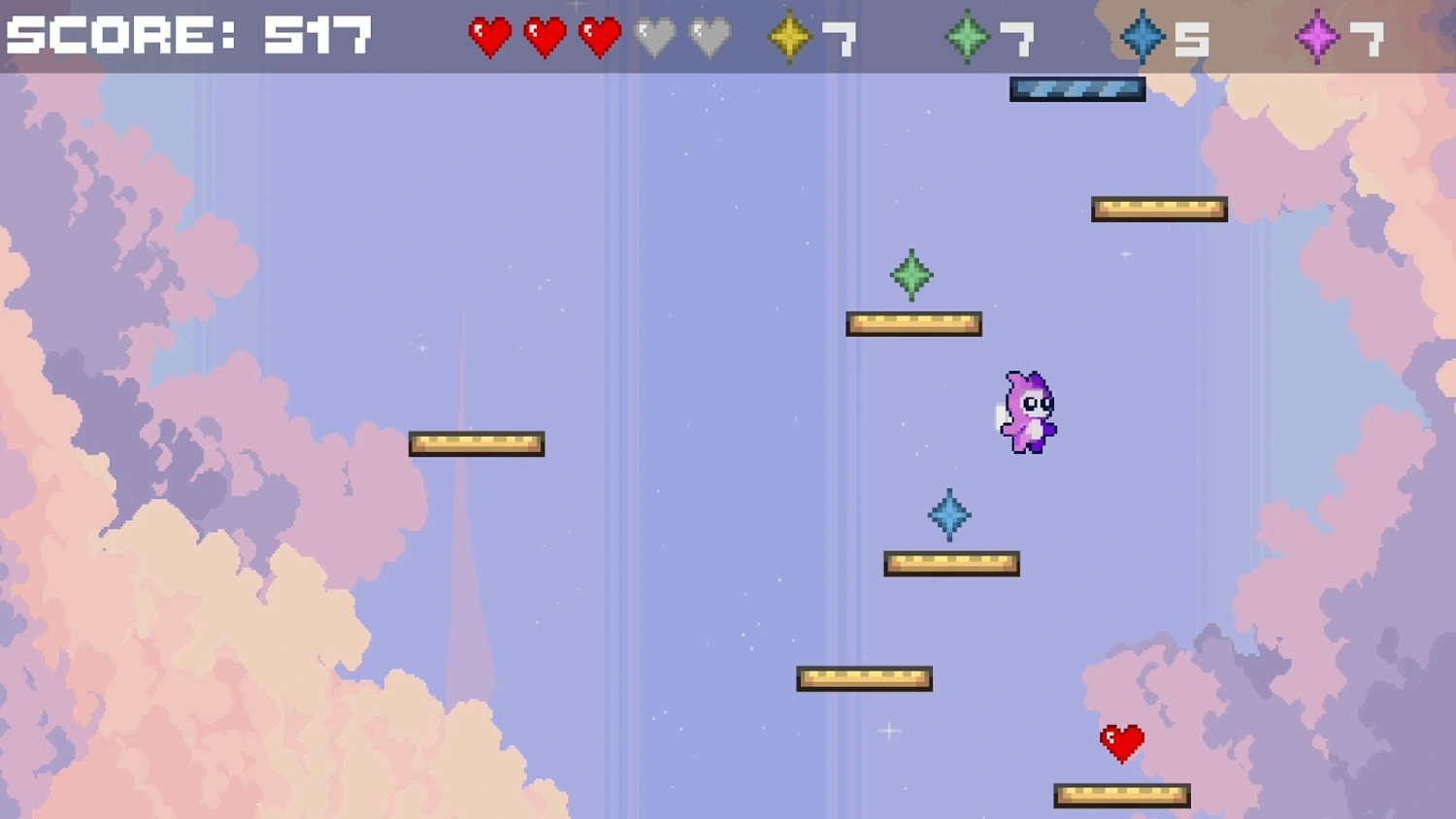Click the leftmost wooden platform

[477, 442]
